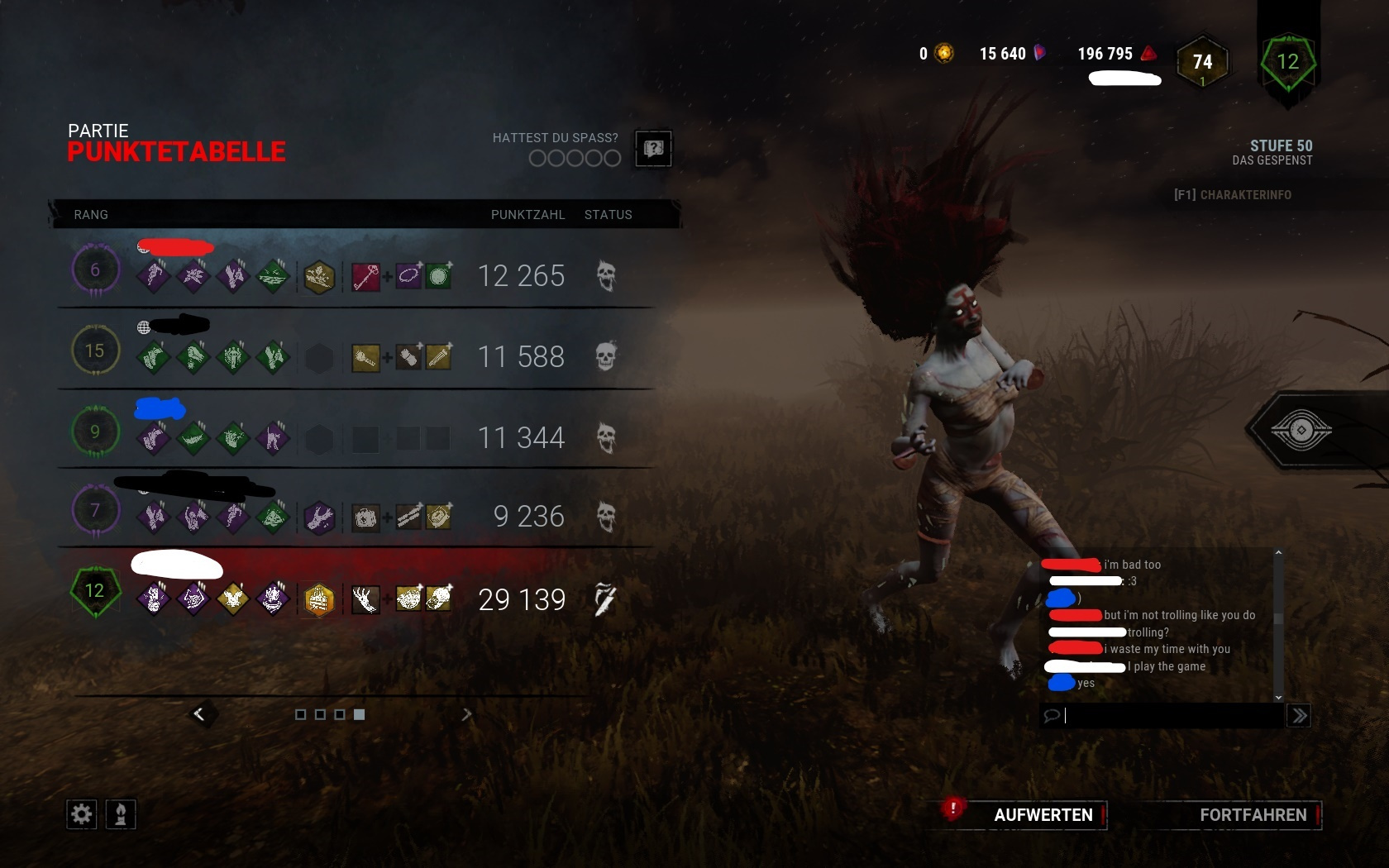This screenshot has width=1389, height=868.
Task: Click the chevron to send the chat message
Action: [x=1298, y=716]
